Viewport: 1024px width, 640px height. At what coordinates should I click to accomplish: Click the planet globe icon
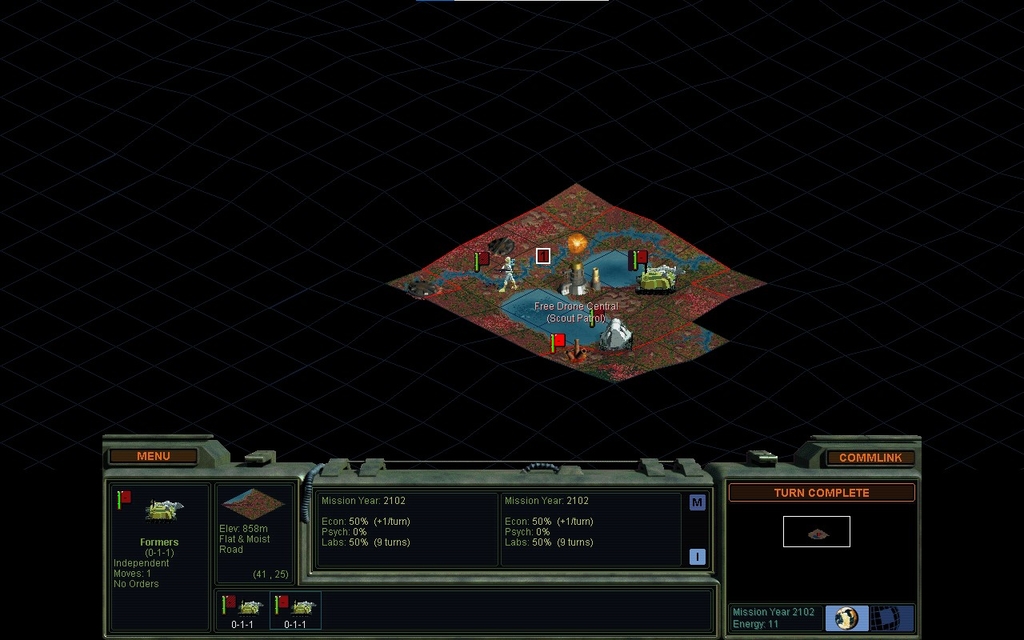pyautogui.click(x=847, y=617)
